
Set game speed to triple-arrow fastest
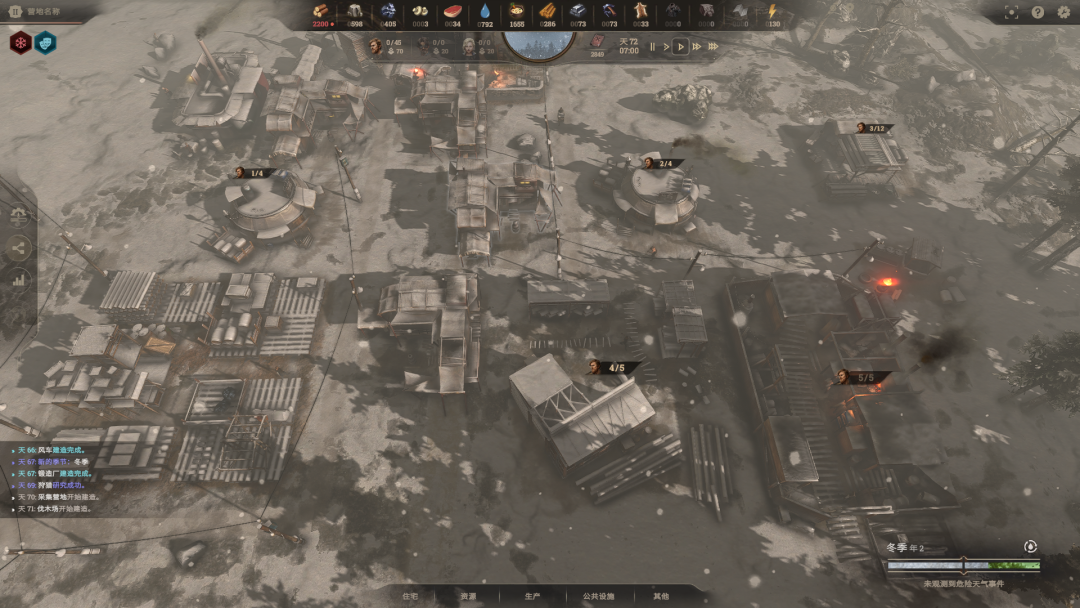click(714, 46)
